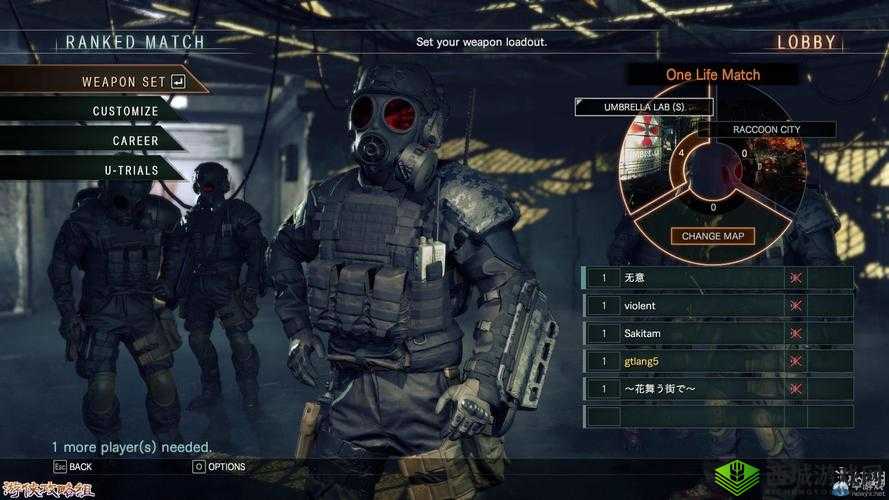Viewport: 889px width, 500px height.
Task: Vote for the Raccoon City map
Action: (766, 129)
